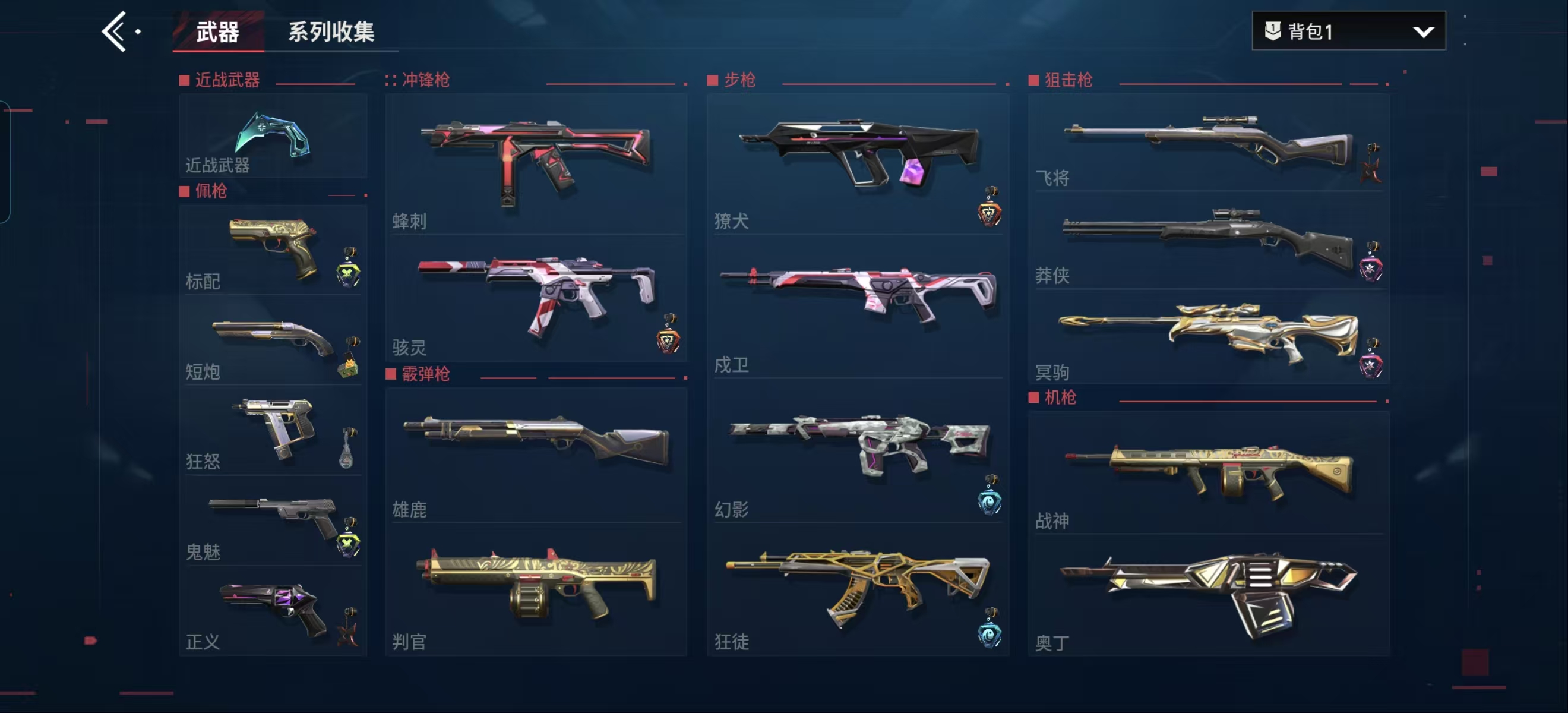Choose the gold 判官 shotgun slot
The image size is (1568, 713).
coord(536,589)
